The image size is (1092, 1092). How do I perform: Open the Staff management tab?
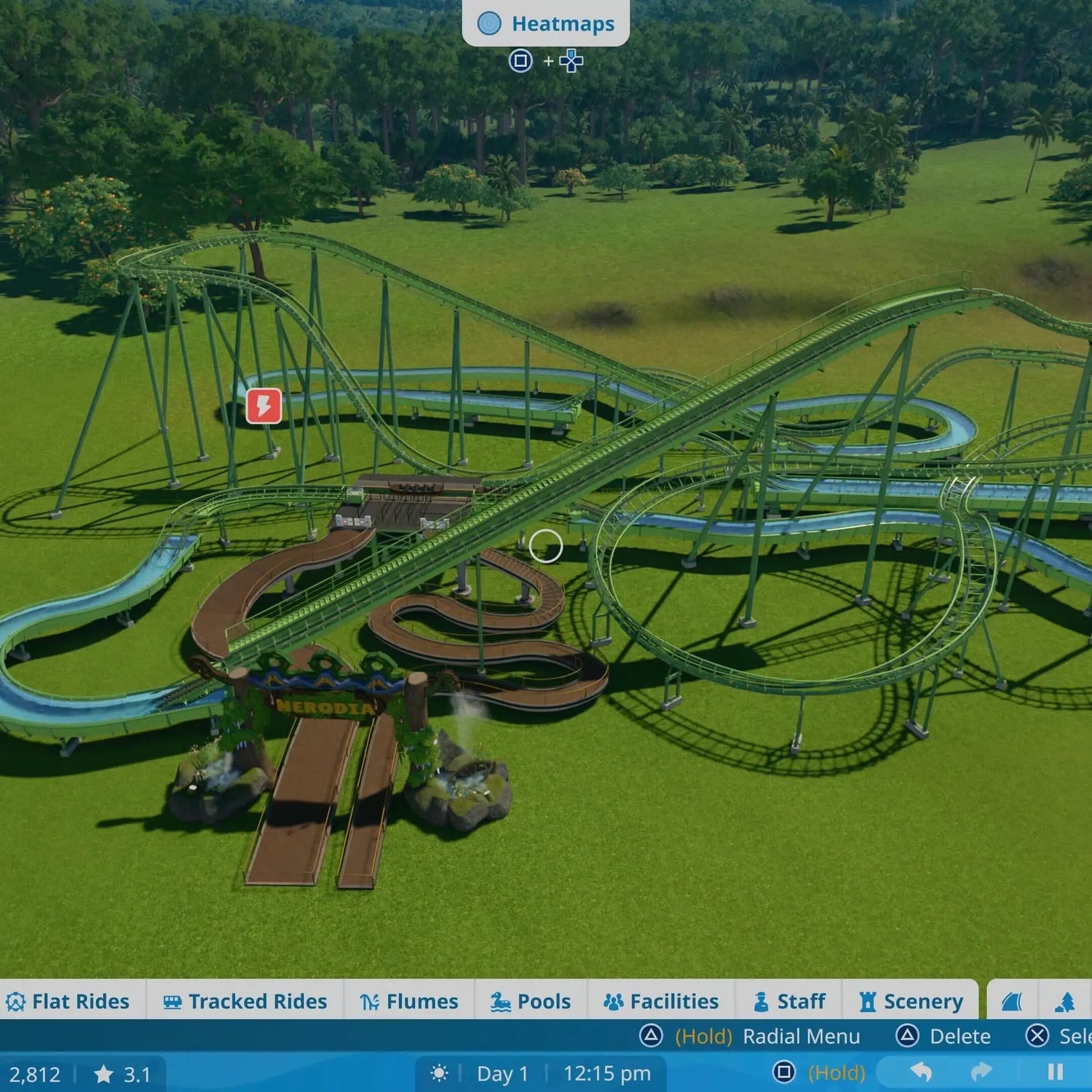789,1002
